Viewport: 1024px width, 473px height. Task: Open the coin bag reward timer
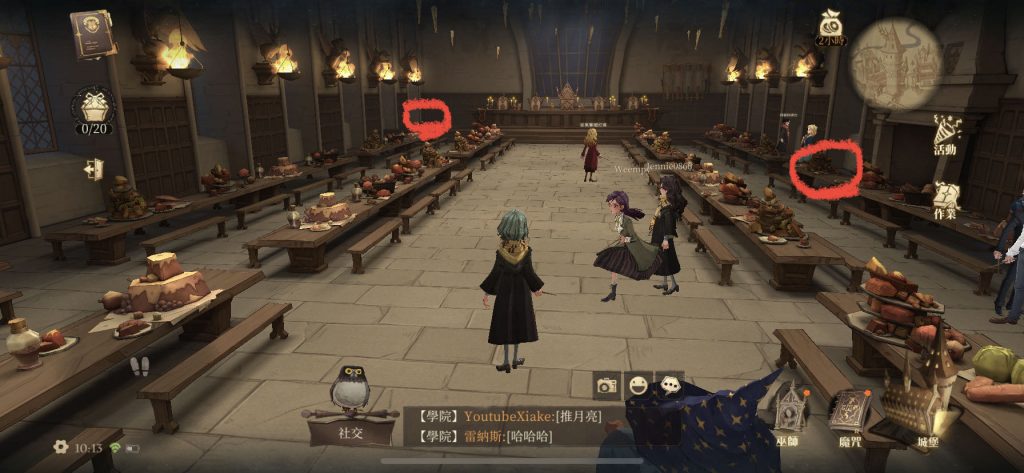(x=831, y=29)
